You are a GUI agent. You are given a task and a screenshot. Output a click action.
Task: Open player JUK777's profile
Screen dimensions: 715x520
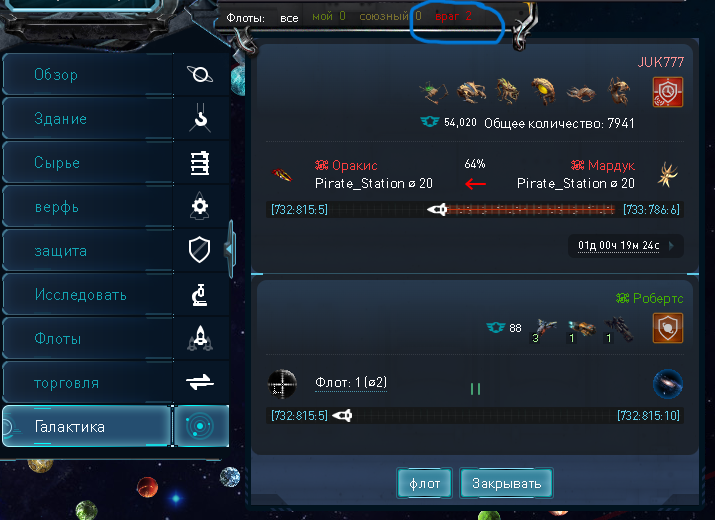click(x=661, y=62)
